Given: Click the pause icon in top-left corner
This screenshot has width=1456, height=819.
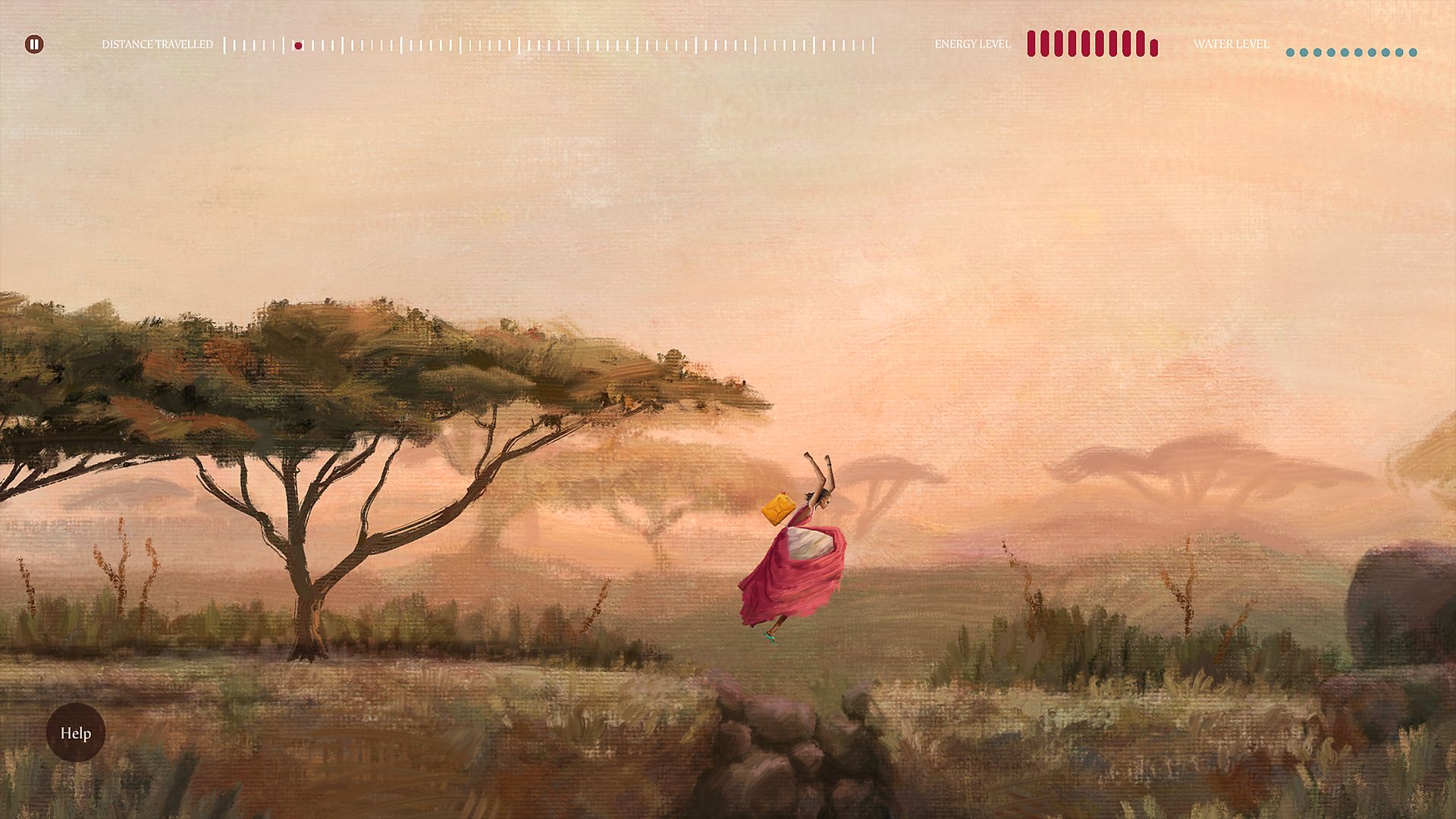Looking at the screenshot, I should pos(34,45).
